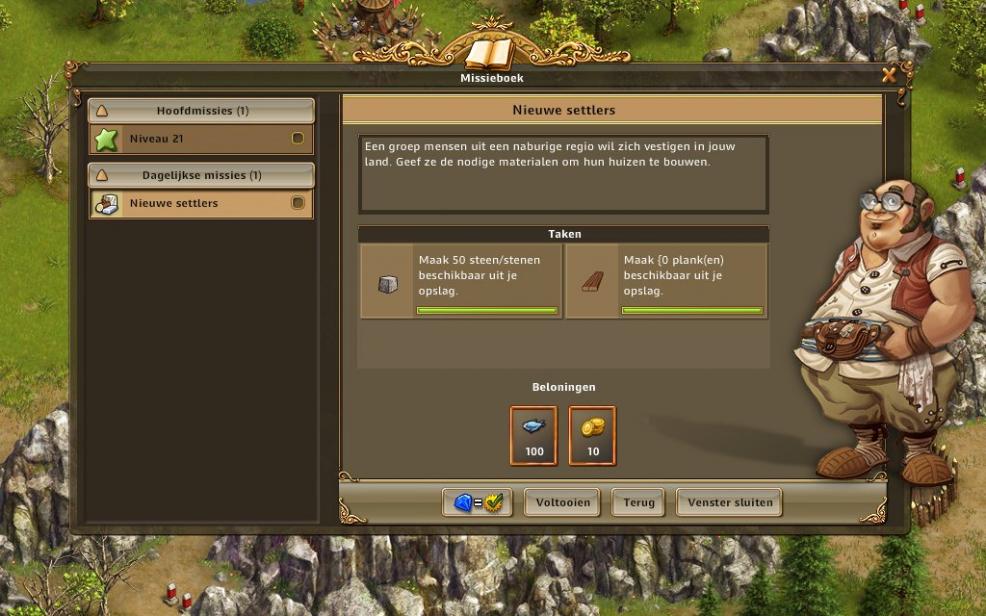This screenshot has width=986, height=616.
Task: Go back with the Terug button
Action: coord(638,502)
